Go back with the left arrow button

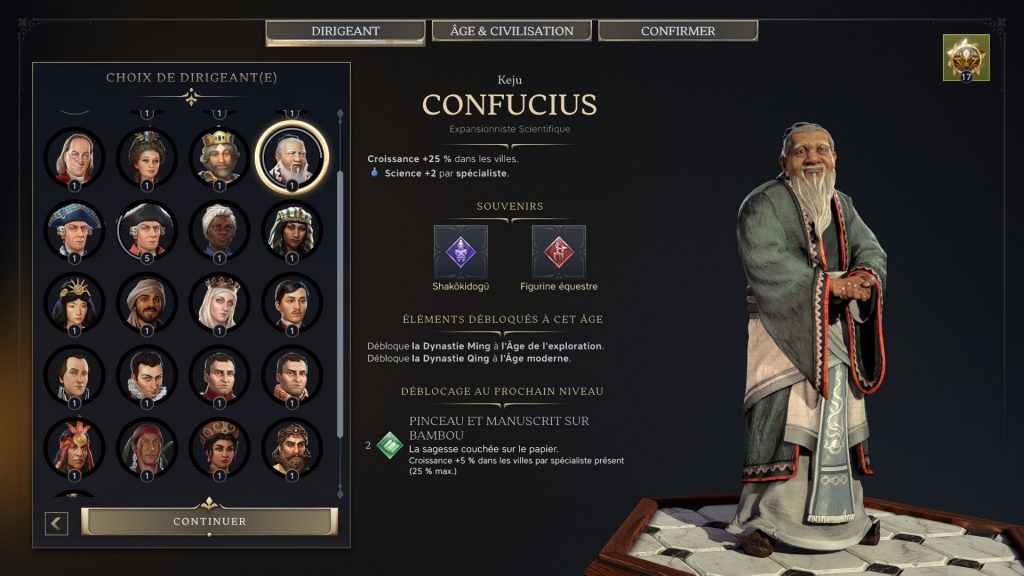[57, 522]
